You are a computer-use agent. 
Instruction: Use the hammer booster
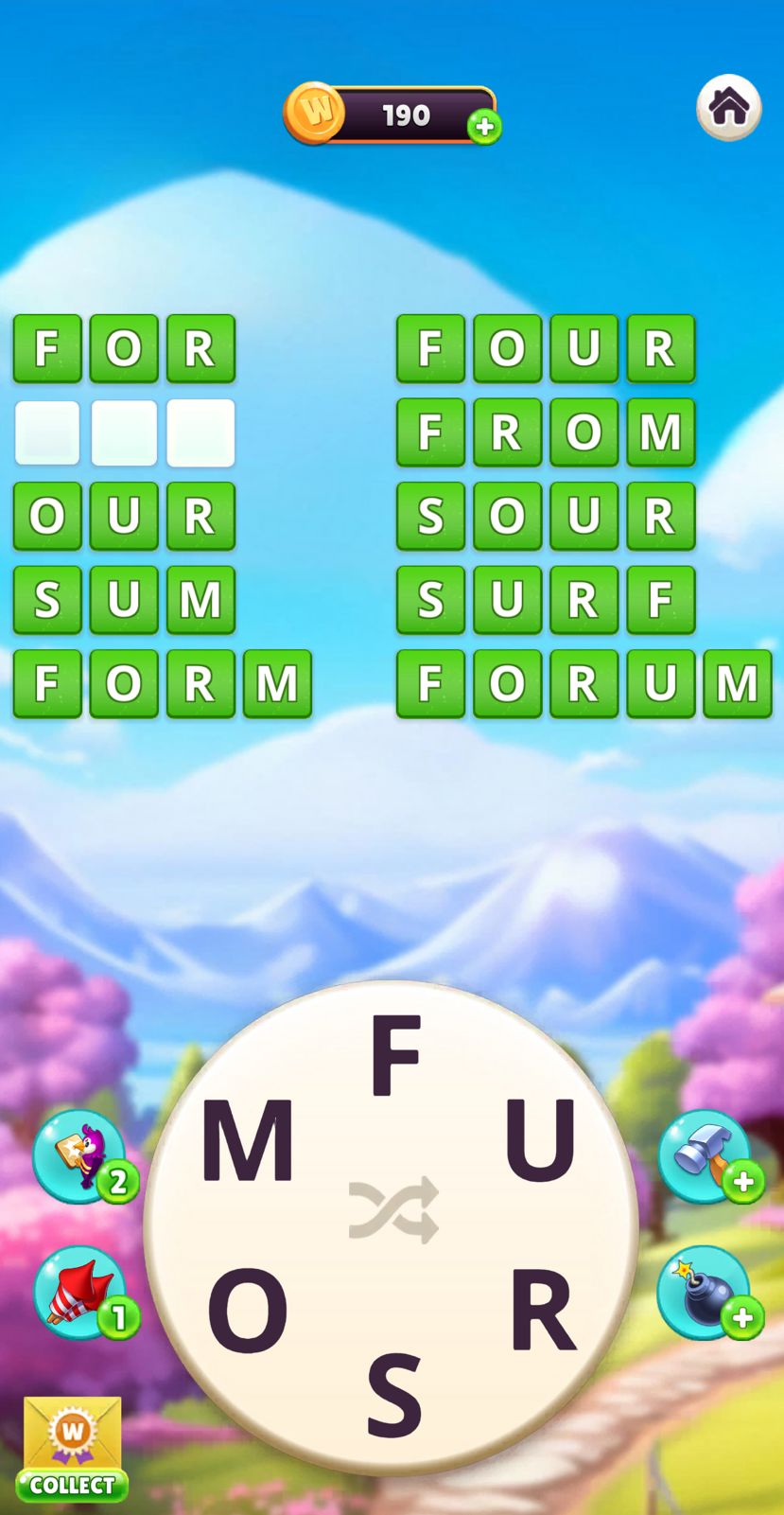pos(704,1155)
